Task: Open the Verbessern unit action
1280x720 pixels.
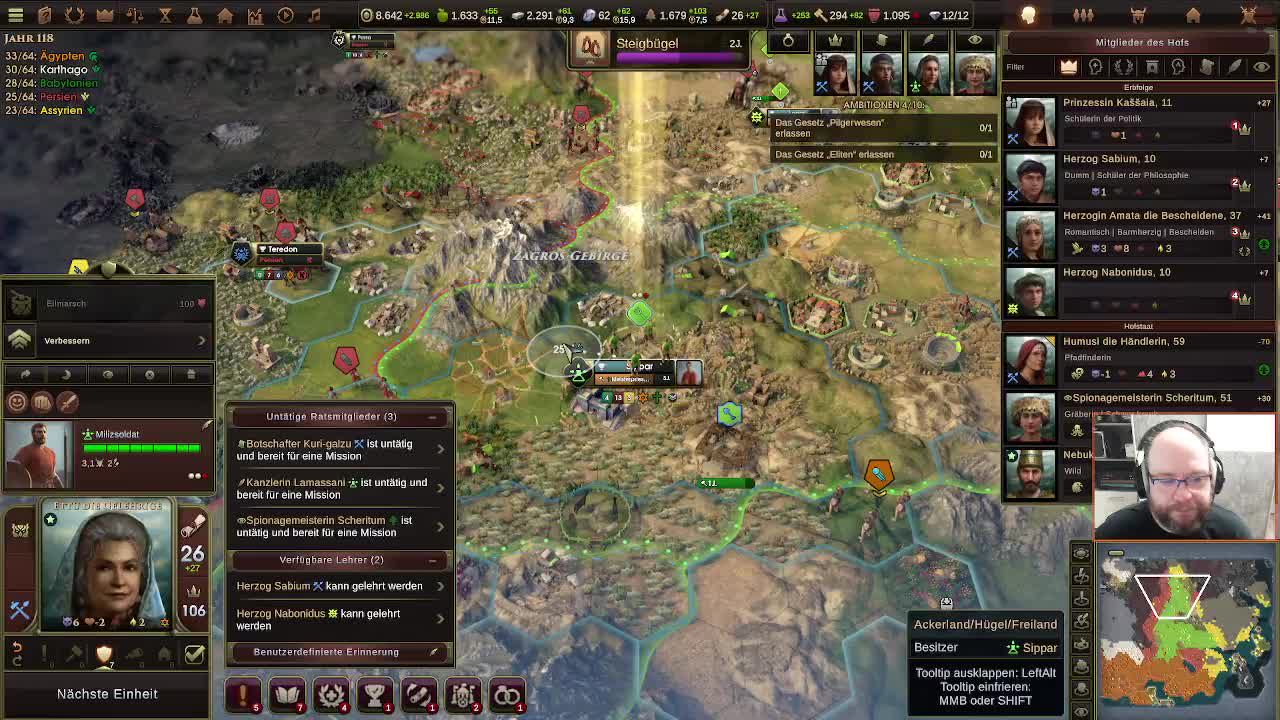Action: [110, 340]
